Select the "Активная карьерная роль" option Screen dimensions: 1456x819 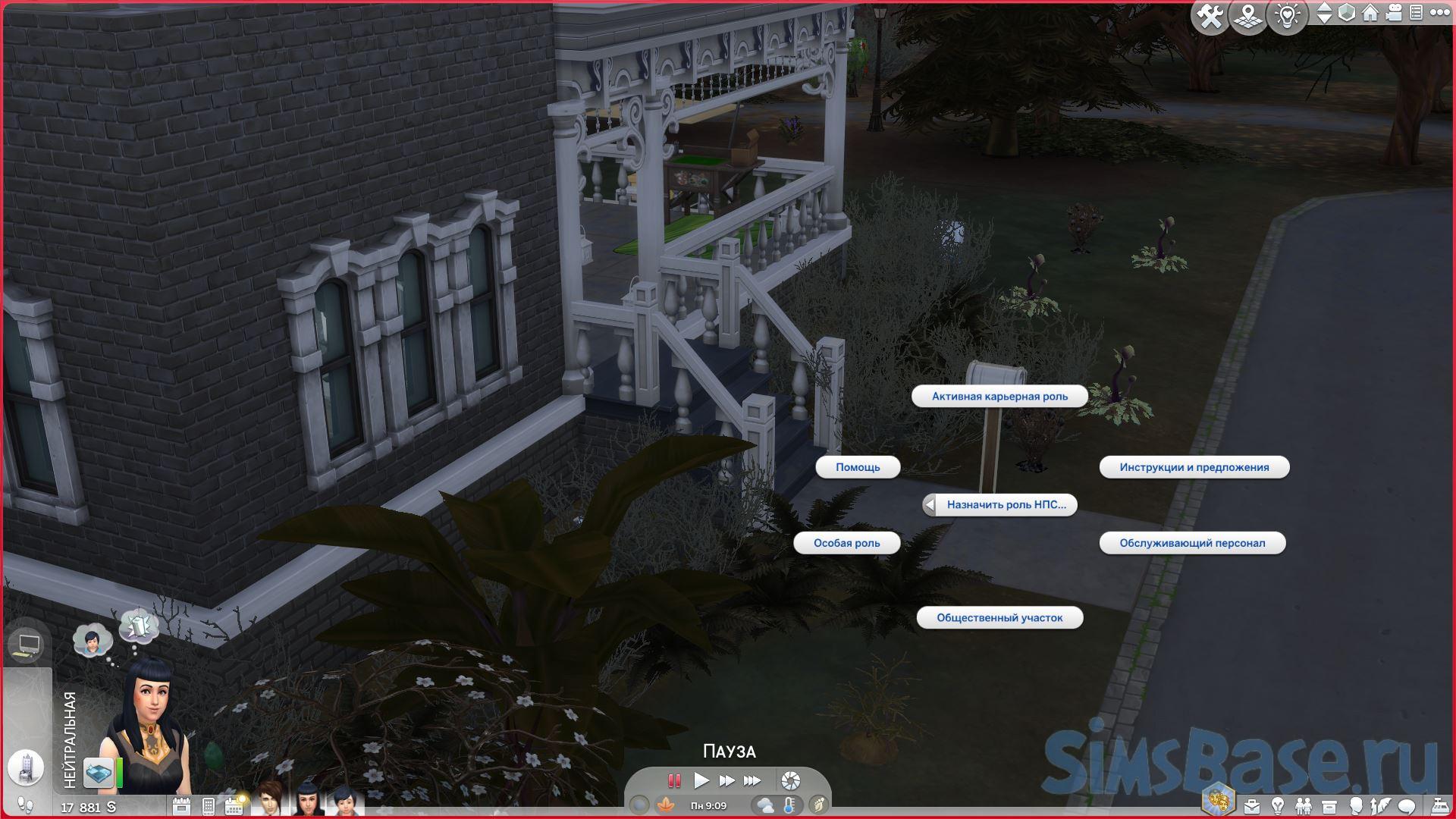pyautogui.click(x=999, y=397)
